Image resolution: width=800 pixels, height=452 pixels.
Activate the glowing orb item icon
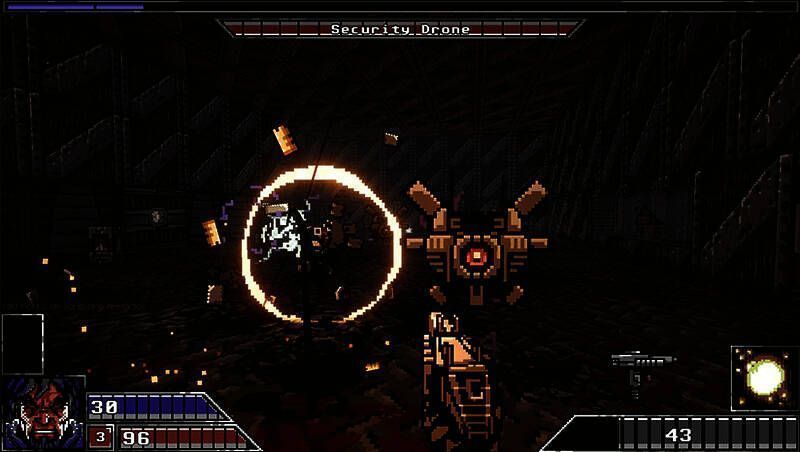[765, 377]
